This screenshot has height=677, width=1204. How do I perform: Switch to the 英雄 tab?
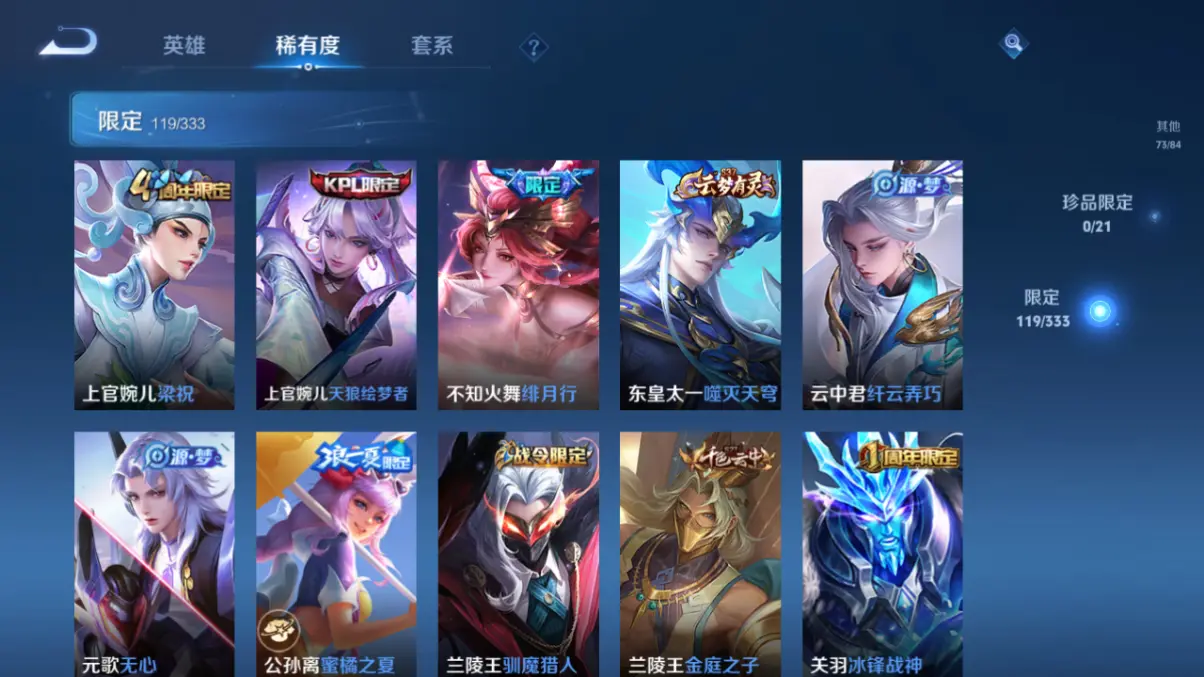tap(184, 46)
